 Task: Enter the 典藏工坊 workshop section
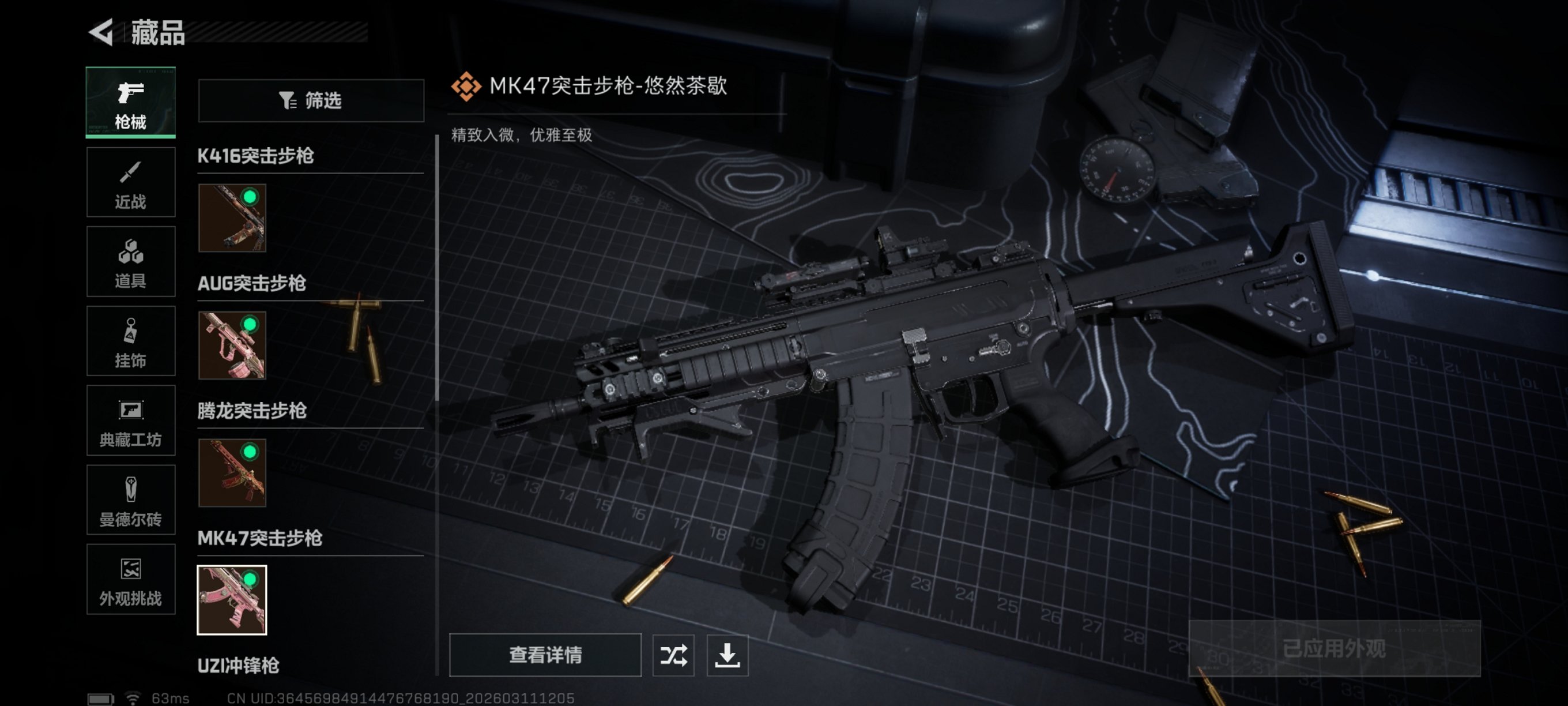click(x=130, y=421)
